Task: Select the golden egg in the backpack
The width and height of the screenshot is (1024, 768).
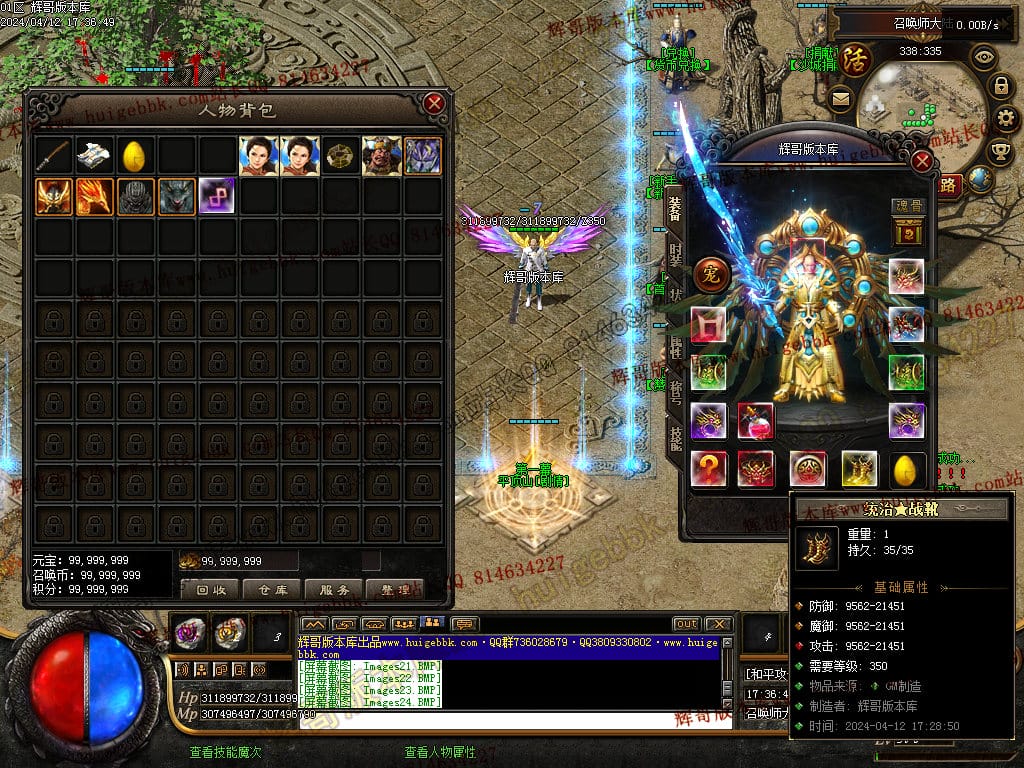Action: [135, 156]
